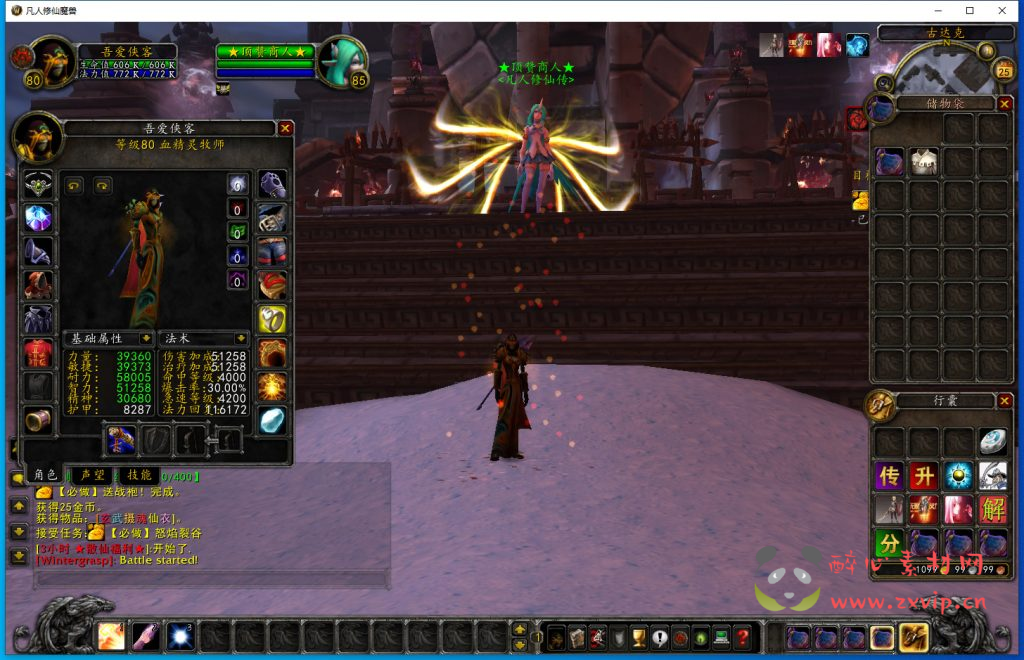Click the main-hand staff weapon slot

click(121, 439)
